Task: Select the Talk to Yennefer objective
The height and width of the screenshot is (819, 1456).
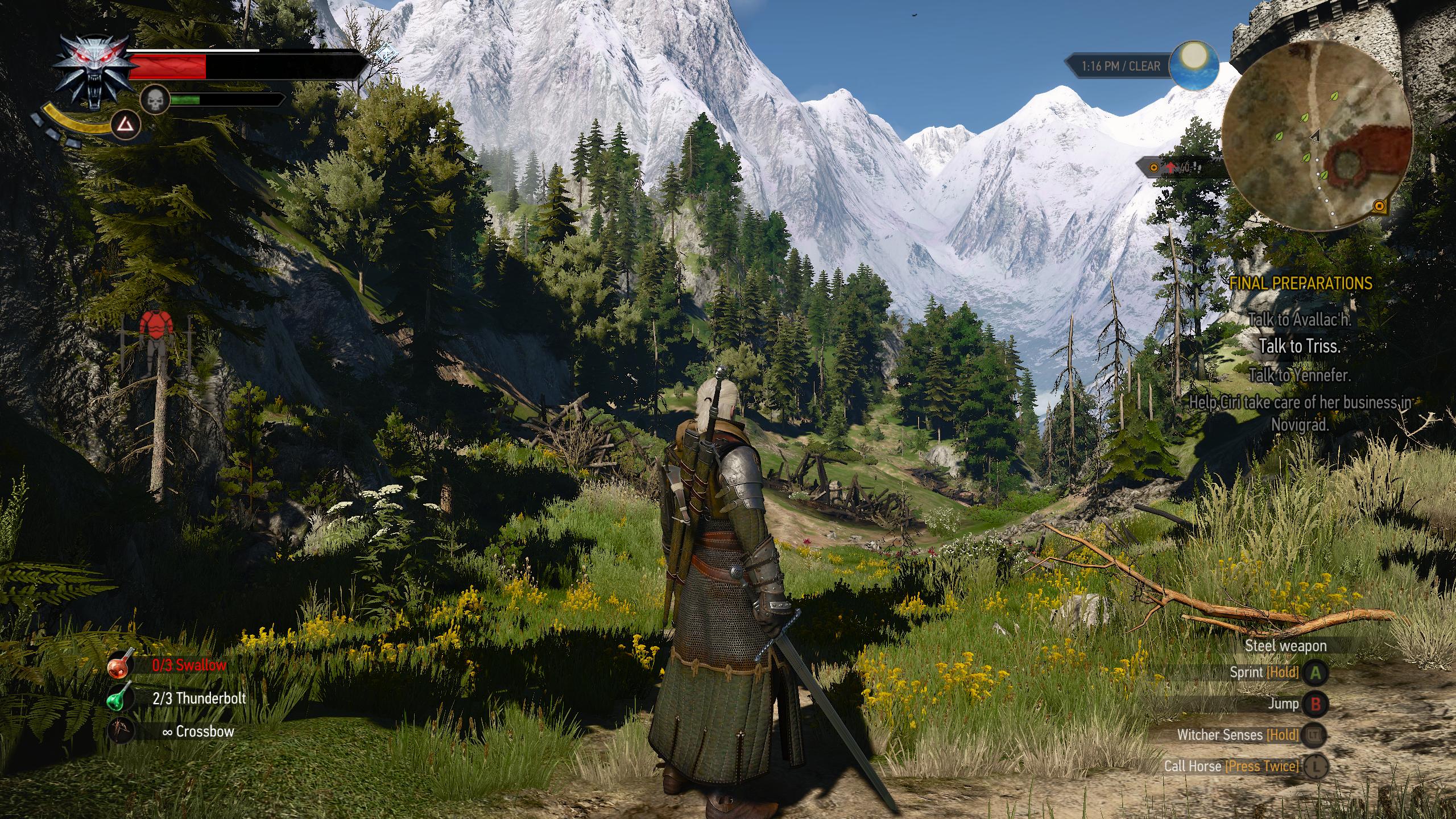Action: coord(1300,375)
